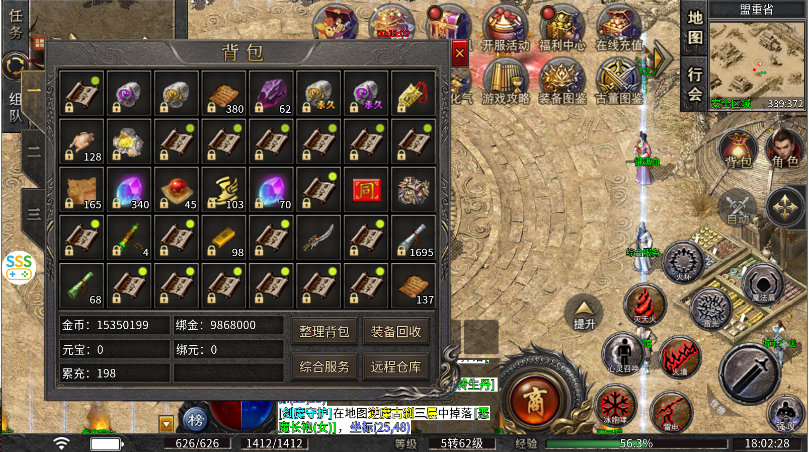Image resolution: width=809 pixels, height=452 pixels.
Task: Open the 游戏攻略 game guide
Action: click(505, 80)
